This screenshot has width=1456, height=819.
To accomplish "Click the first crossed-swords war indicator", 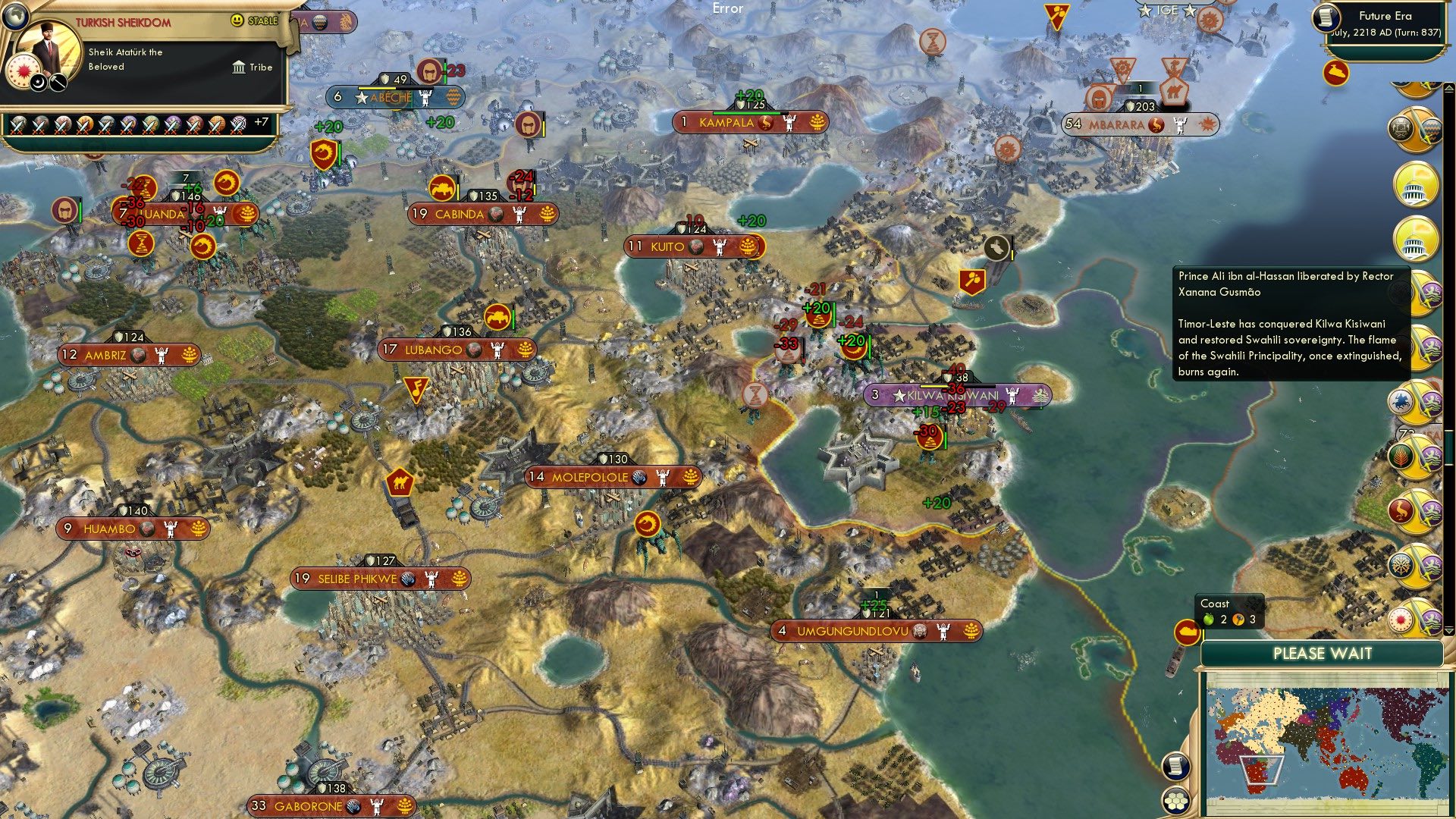I will point(17,124).
